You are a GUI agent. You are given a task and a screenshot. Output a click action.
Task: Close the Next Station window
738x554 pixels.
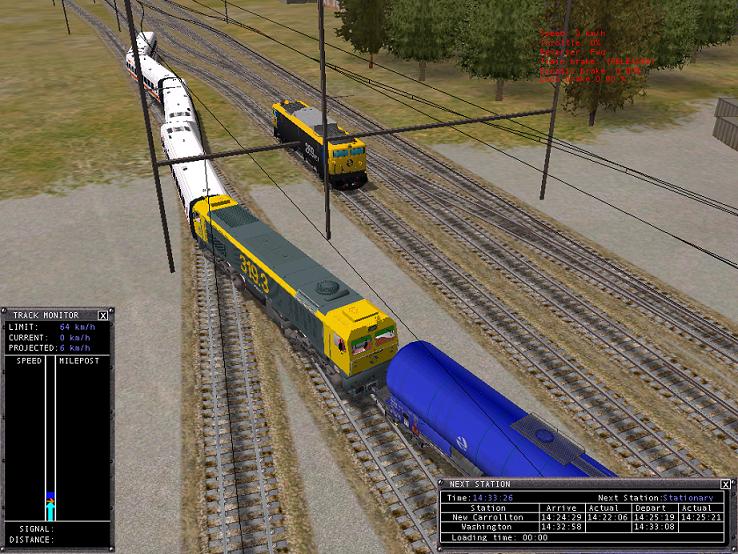[728, 484]
